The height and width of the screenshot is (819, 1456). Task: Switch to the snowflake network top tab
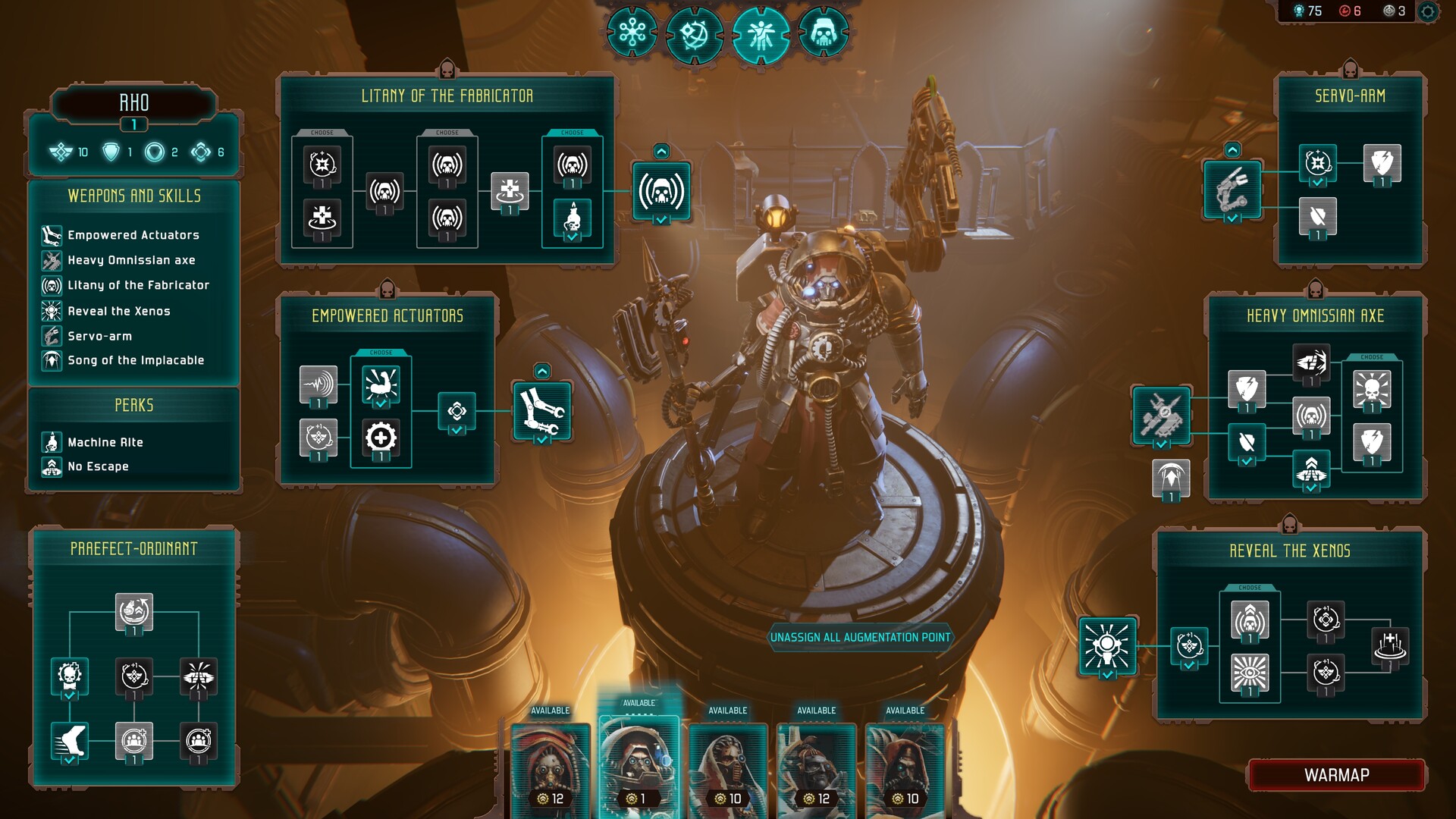[x=632, y=33]
